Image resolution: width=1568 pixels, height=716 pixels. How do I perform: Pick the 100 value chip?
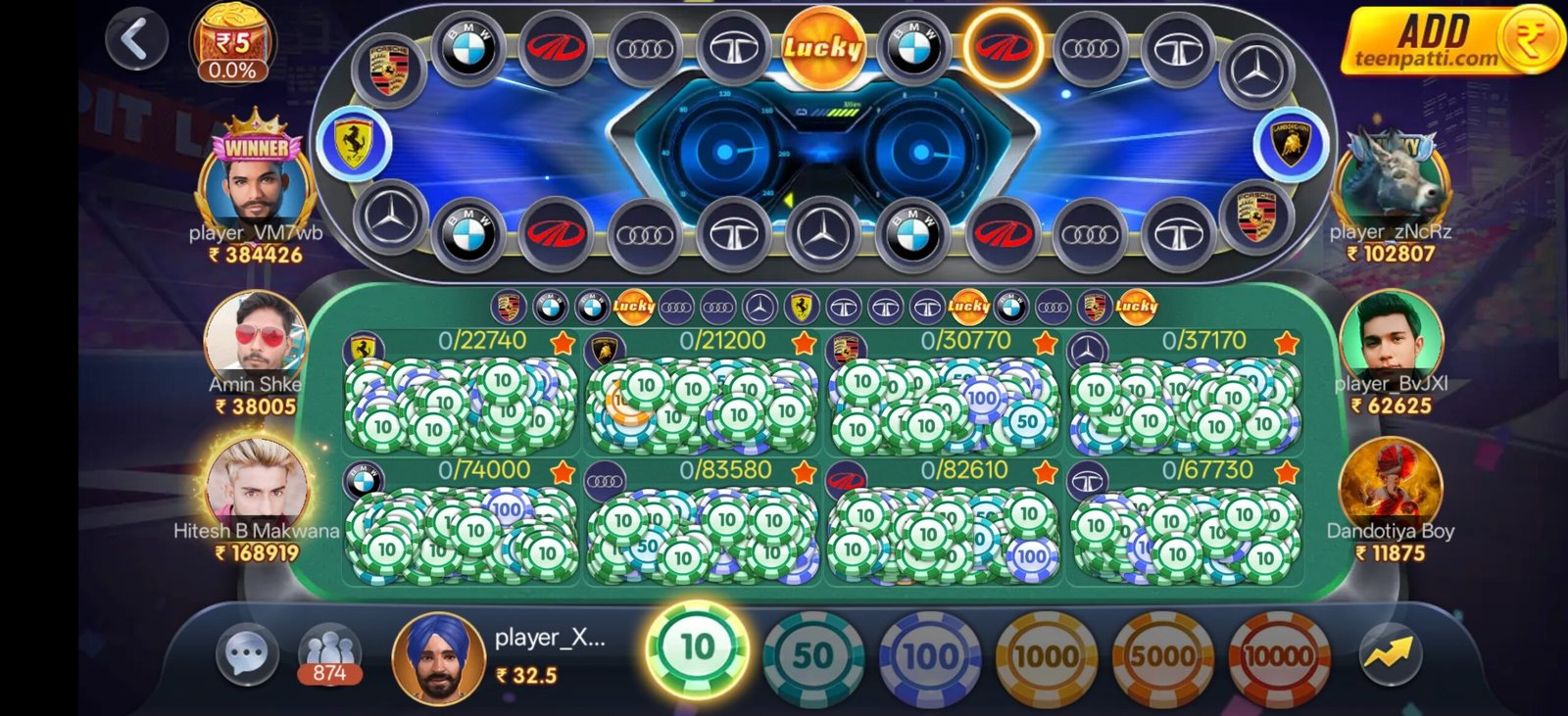point(929,655)
